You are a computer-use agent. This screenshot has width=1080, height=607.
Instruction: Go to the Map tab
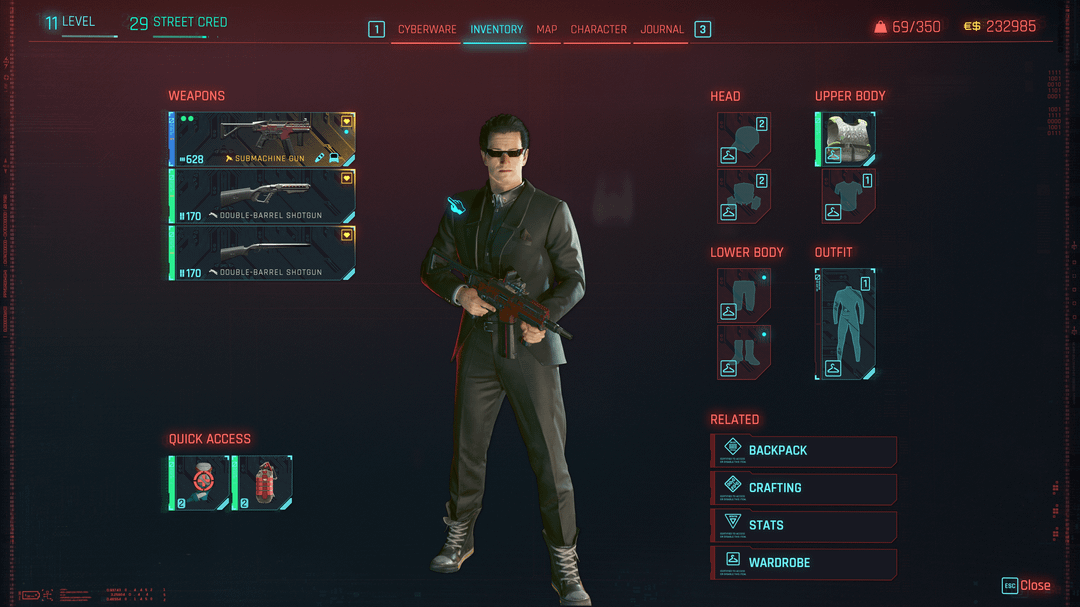click(x=546, y=30)
